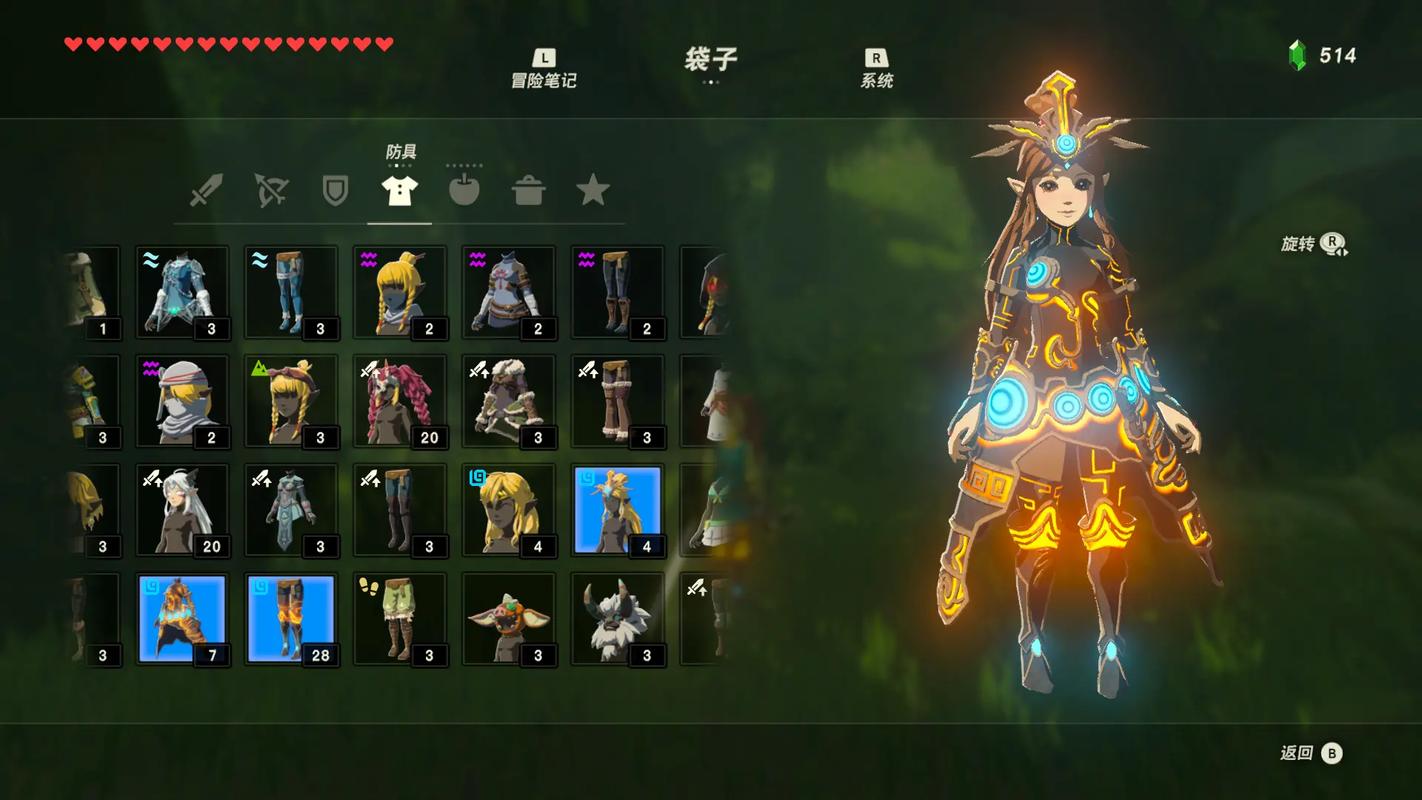This screenshot has width=1422, height=800.
Task: Open the 系统 system page
Action: tap(876, 70)
